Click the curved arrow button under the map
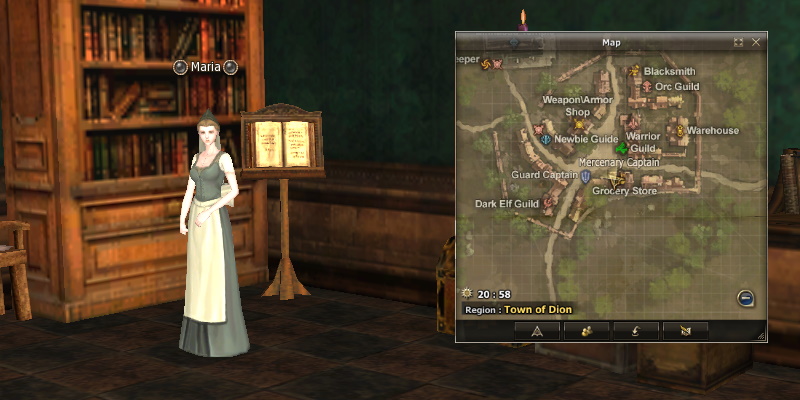The width and height of the screenshot is (800, 400). point(635,331)
